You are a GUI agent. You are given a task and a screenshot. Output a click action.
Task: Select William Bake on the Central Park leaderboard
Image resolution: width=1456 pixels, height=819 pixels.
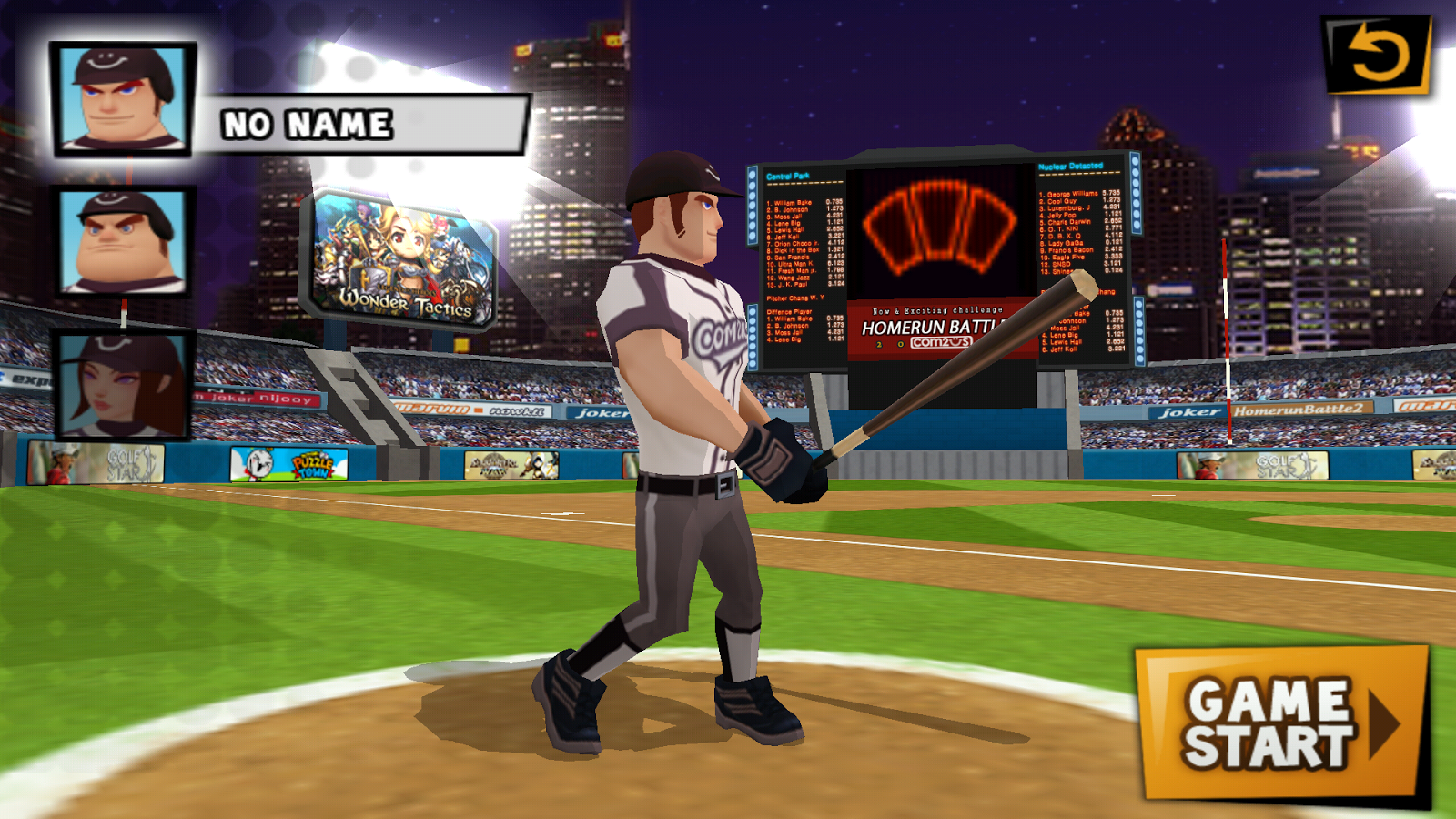(x=793, y=202)
